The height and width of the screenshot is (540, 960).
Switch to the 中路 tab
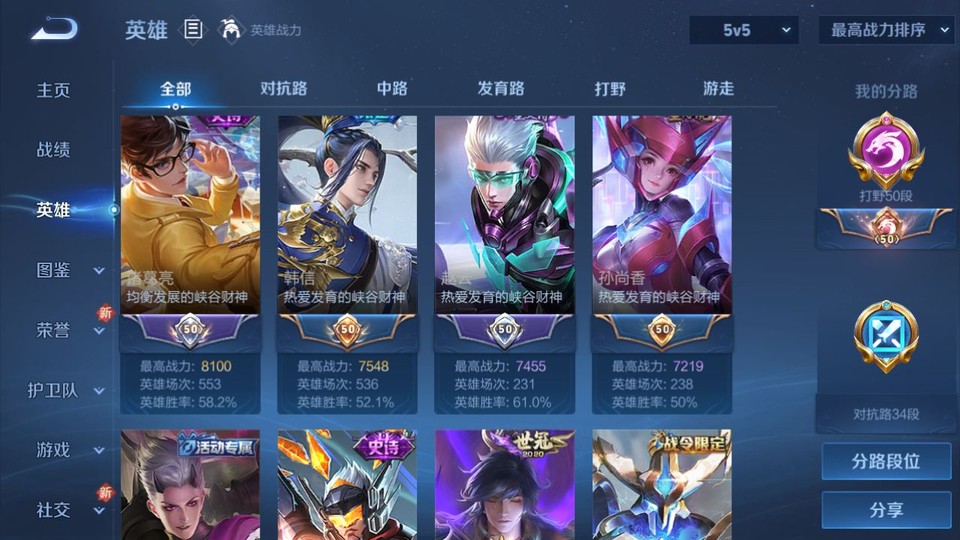(392, 88)
